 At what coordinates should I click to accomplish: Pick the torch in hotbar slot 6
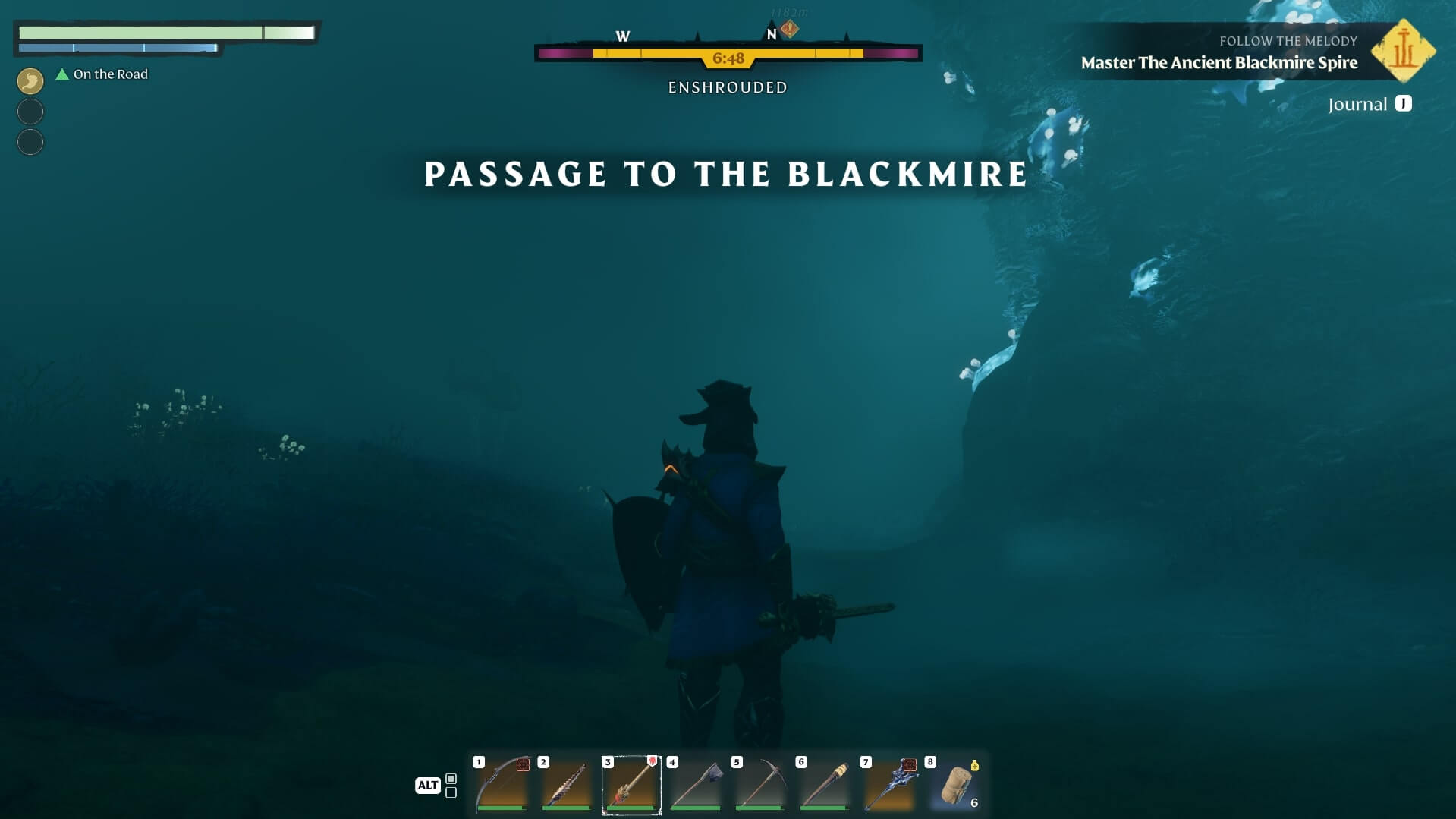[x=825, y=785]
